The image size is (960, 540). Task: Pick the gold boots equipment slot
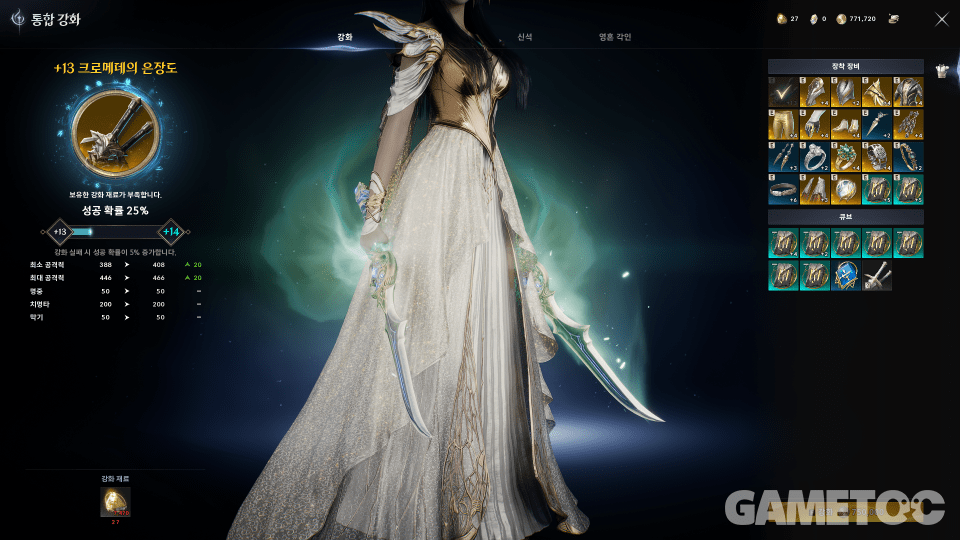click(846, 124)
